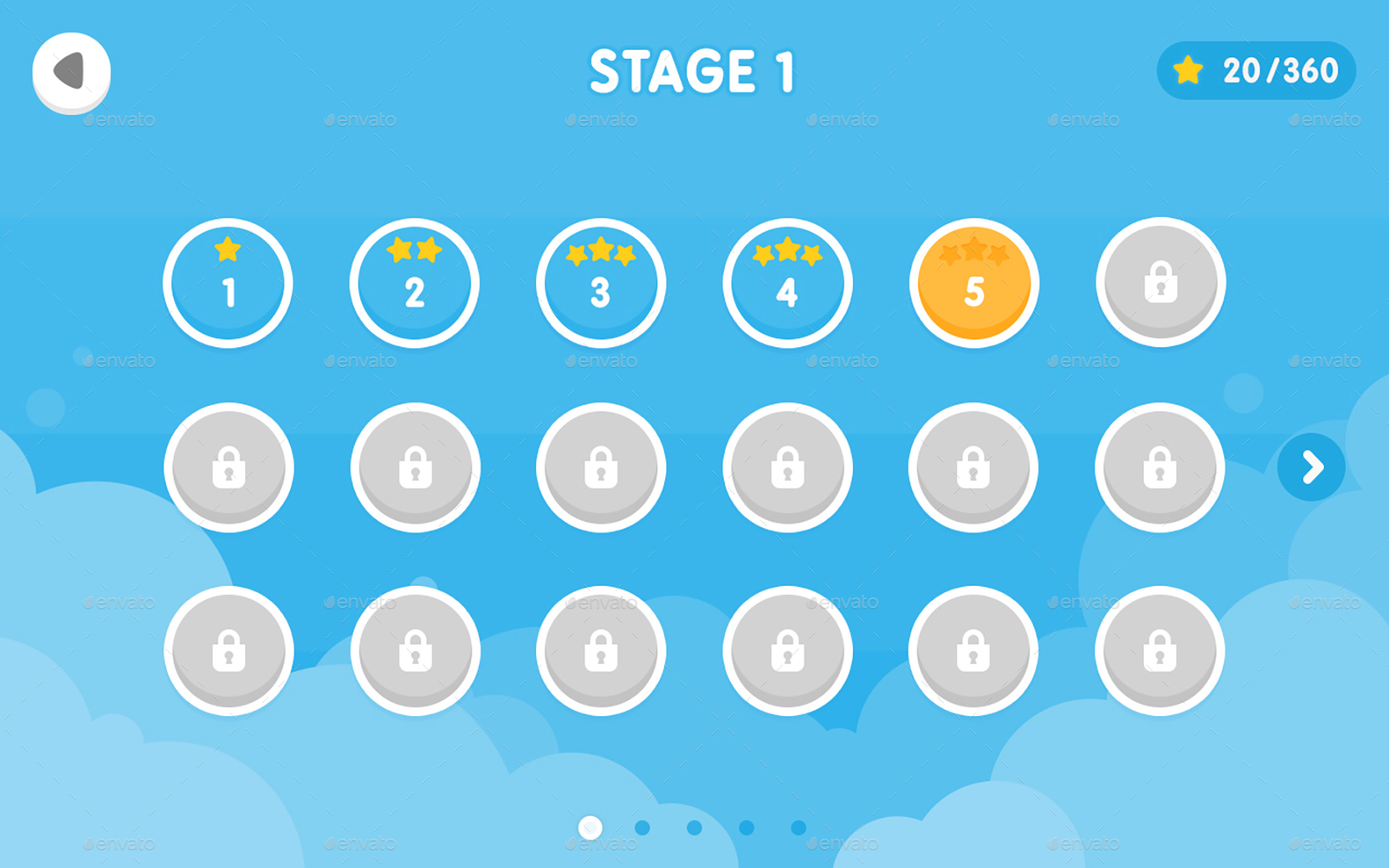Tap the last locked level in bottom row

tap(1160, 651)
